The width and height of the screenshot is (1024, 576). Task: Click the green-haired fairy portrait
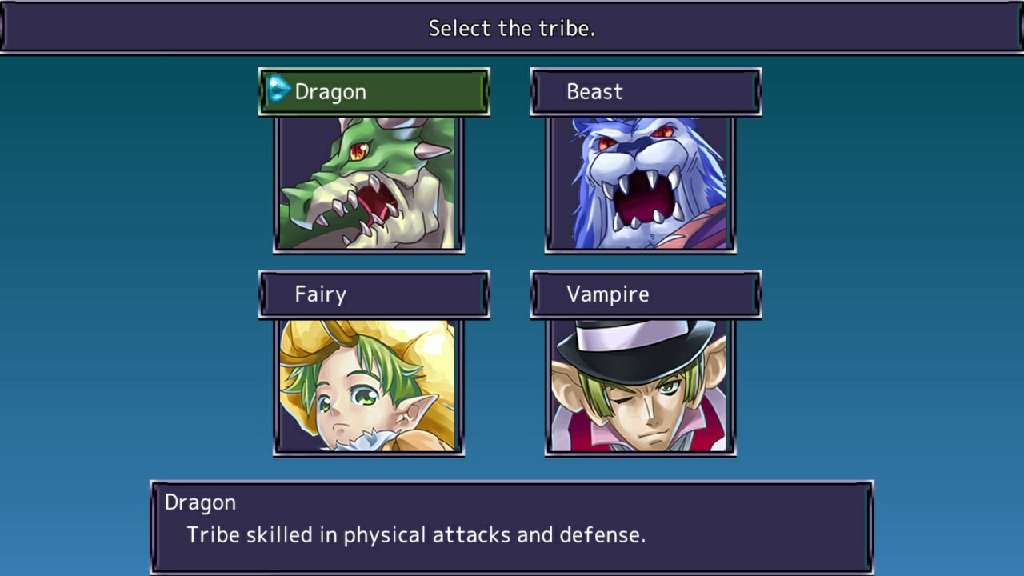(x=369, y=386)
